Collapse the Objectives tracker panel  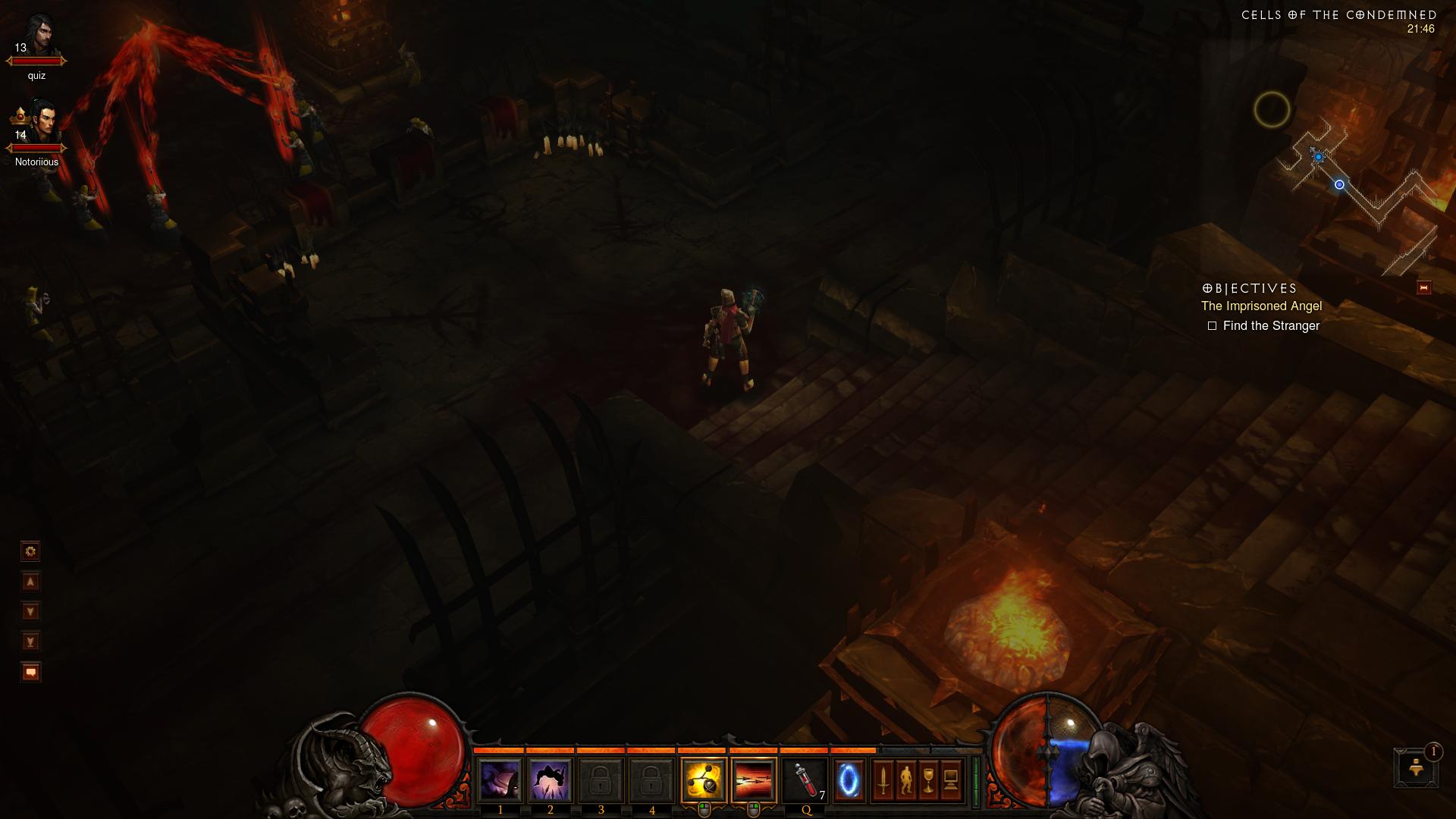pyautogui.click(x=1423, y=288)
